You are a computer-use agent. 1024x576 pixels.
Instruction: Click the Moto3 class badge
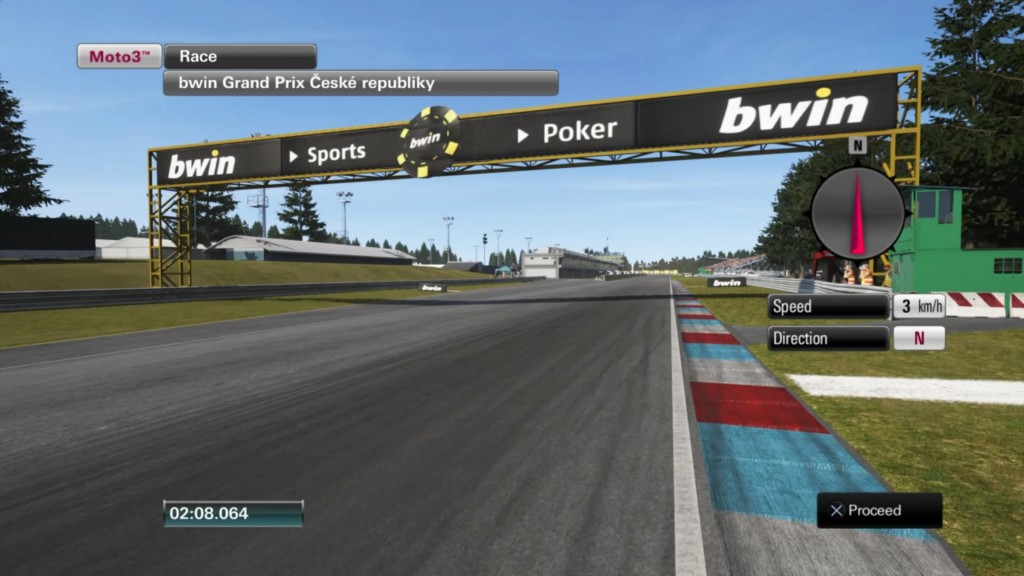[120, 57]
